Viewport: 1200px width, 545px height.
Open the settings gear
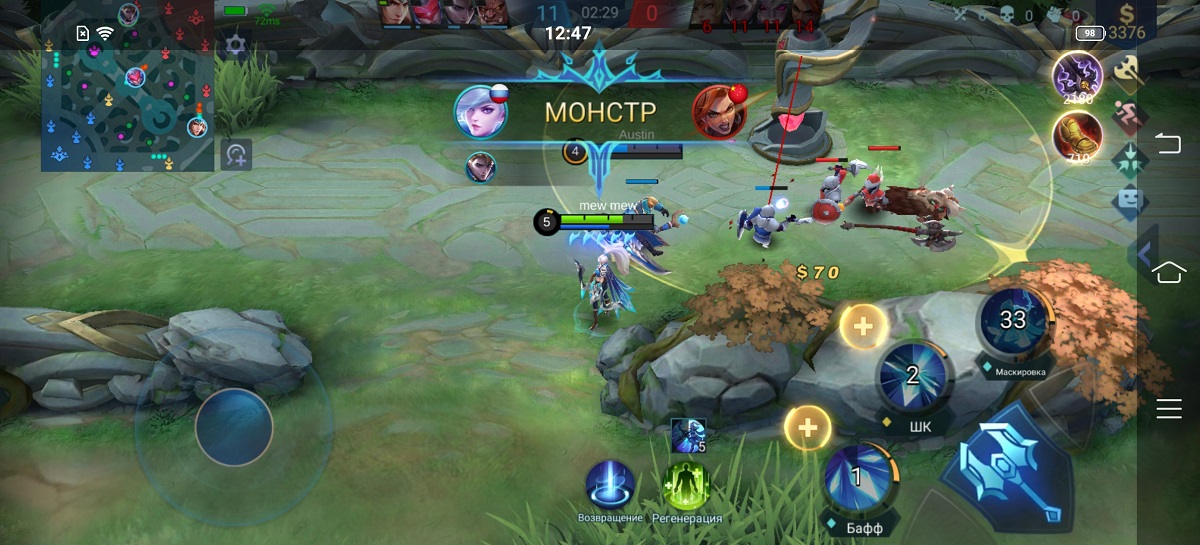tap(235, 45)
